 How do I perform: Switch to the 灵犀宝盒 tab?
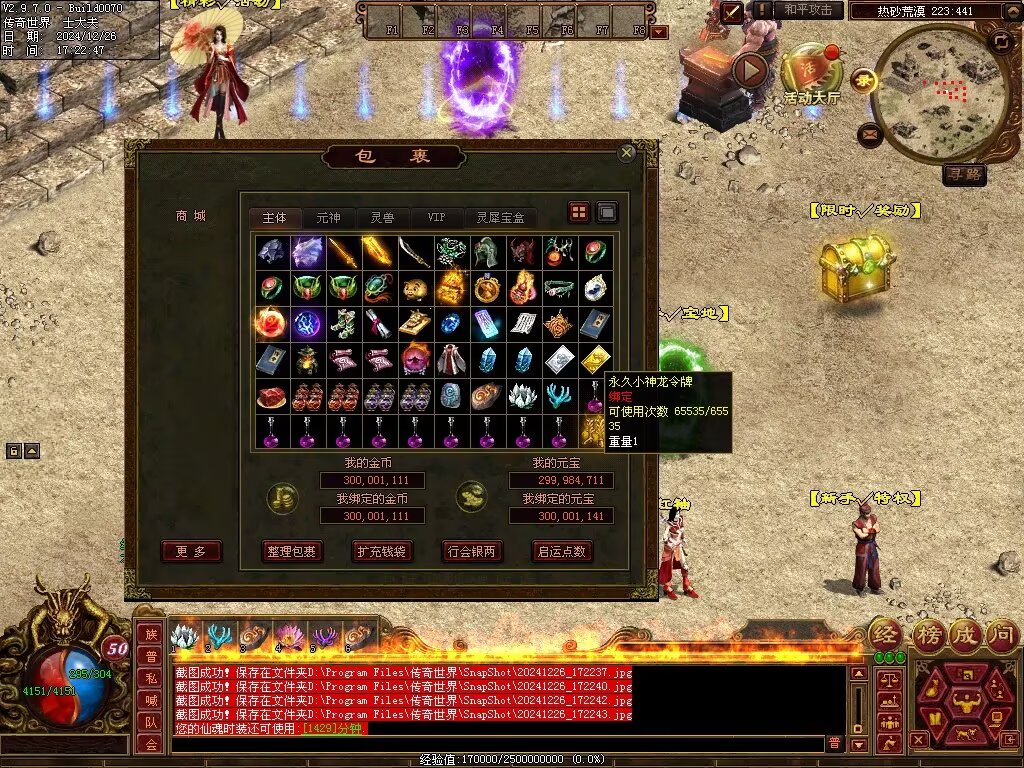tap(500, 217)
